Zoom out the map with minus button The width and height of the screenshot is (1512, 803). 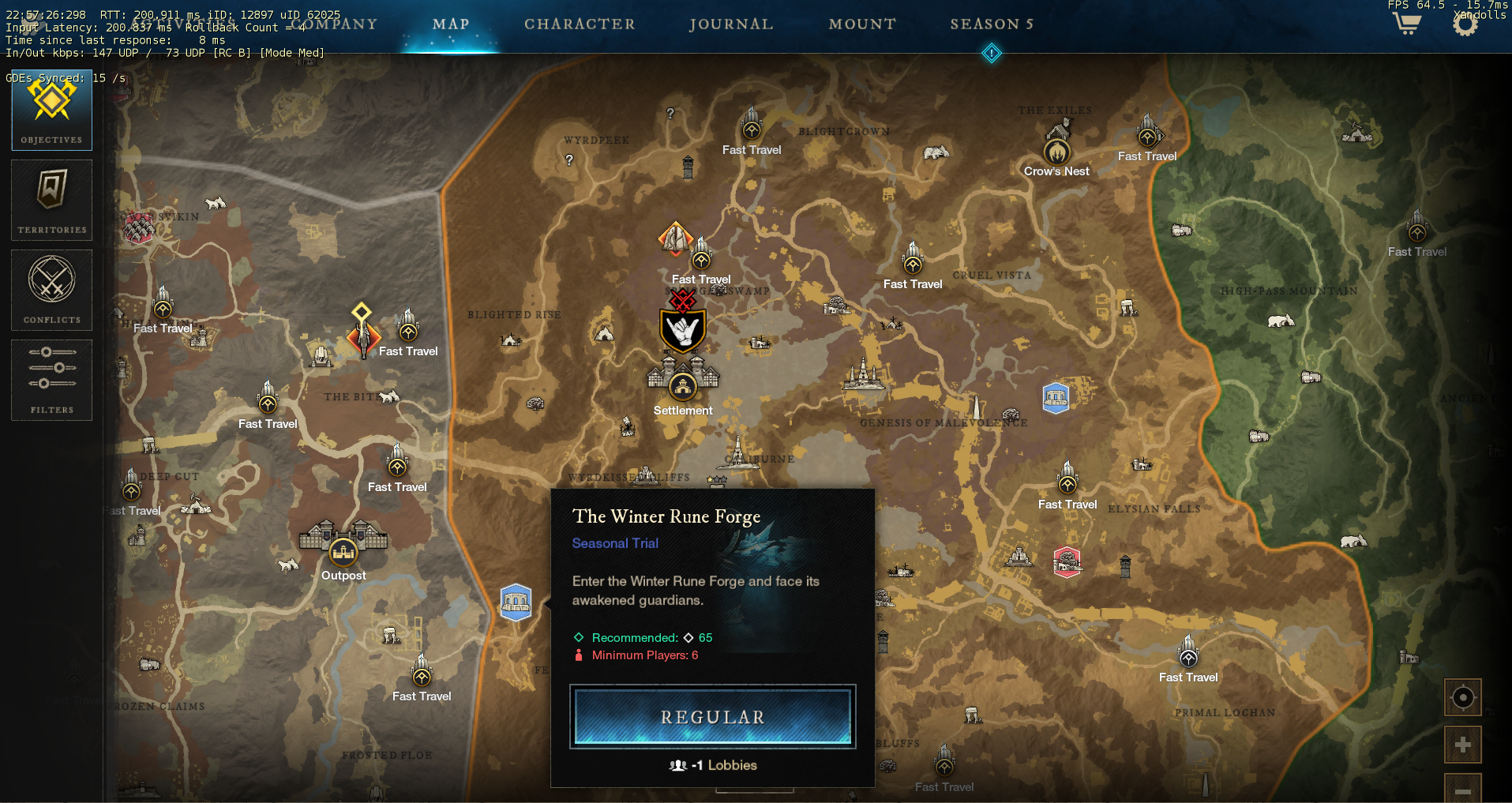1462,790
